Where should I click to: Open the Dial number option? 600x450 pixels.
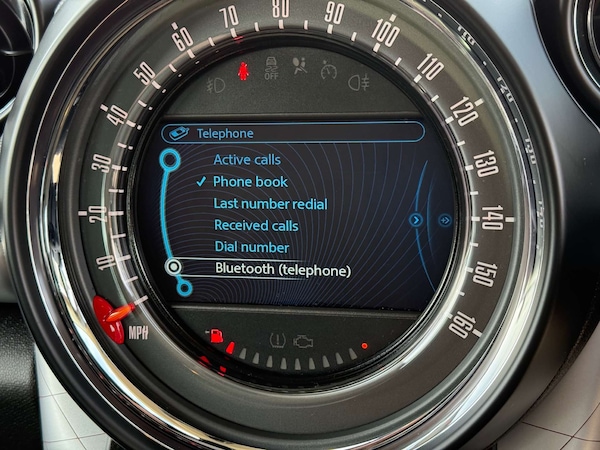251,247
